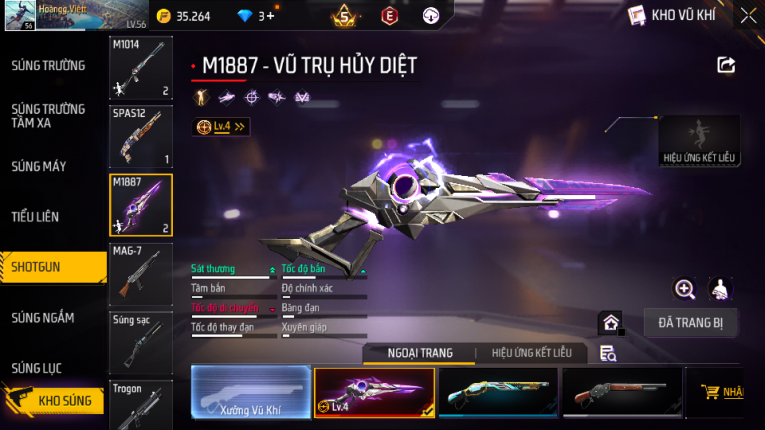Click the magnifier zoom-inspect icon
This screenshot has height=430, width=765.
pos(685,289)
